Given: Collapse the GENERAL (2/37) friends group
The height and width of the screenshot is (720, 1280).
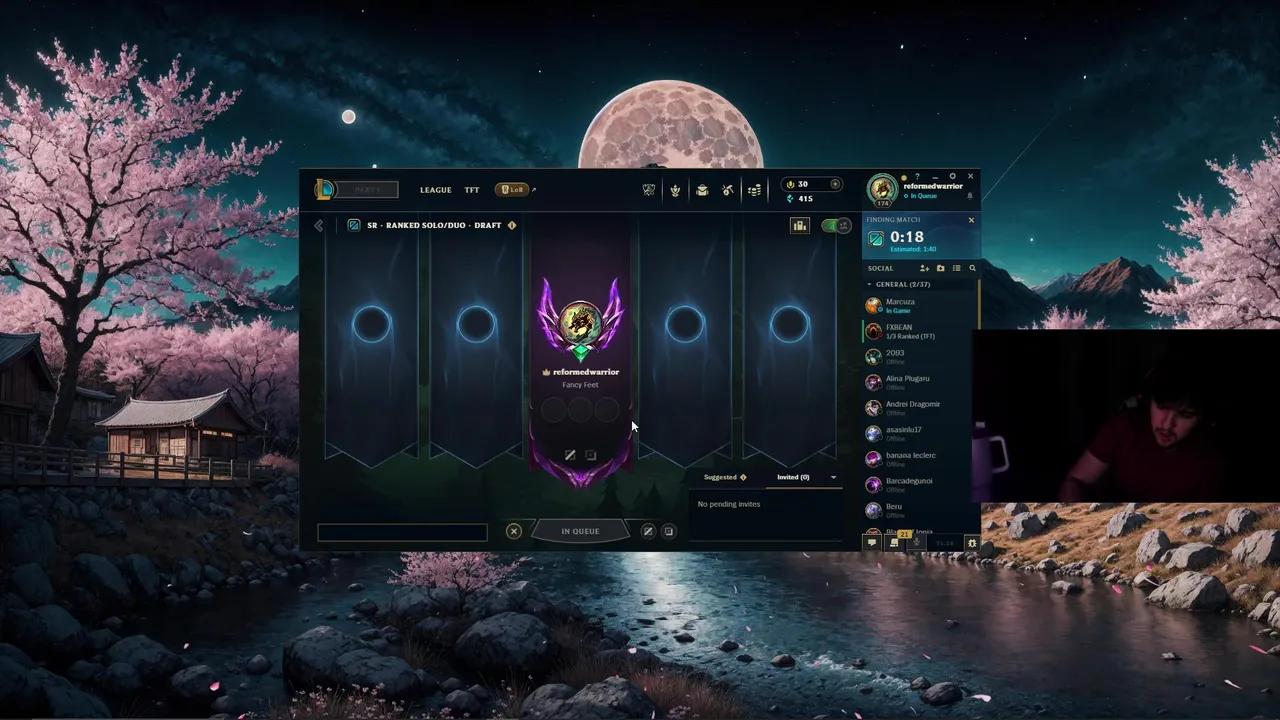Looking at the screenshot, I should pyautogui.click(x=870, y=284).
